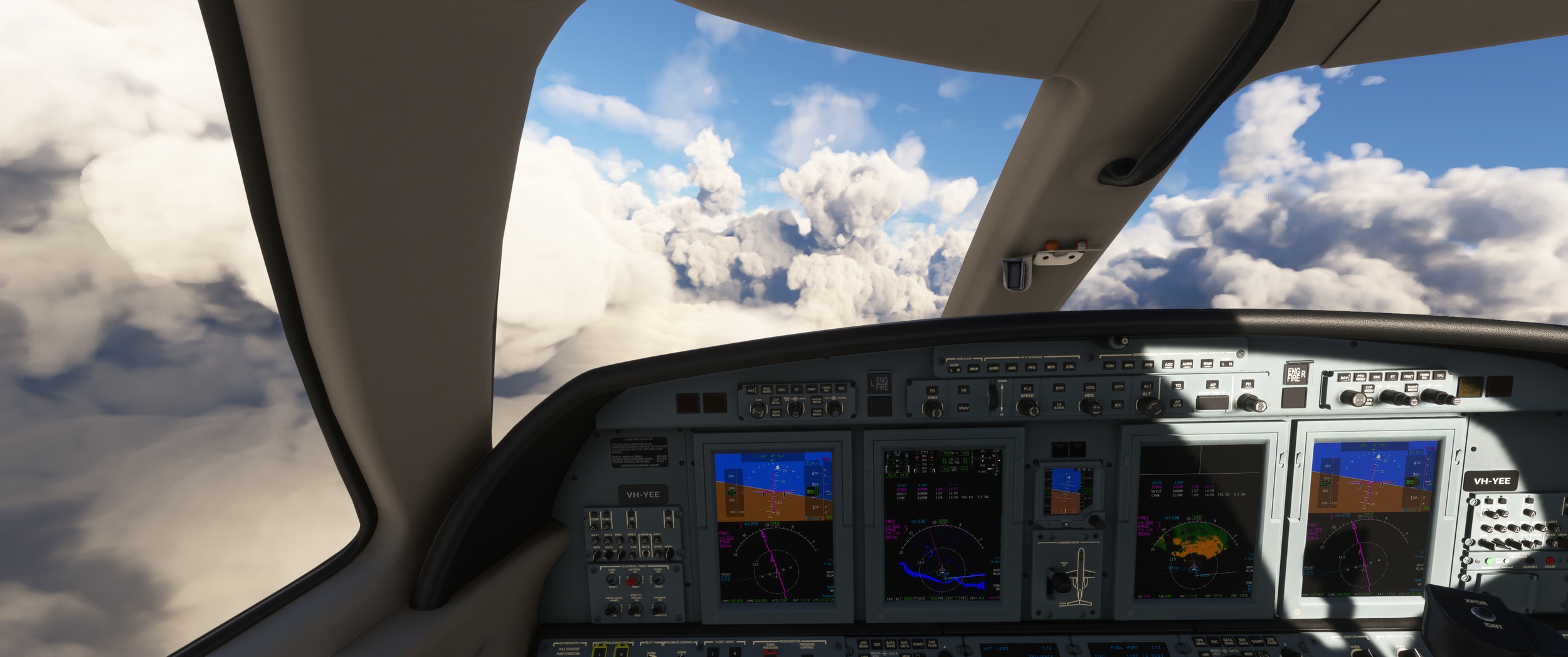Engage the B/C back course button
Screen dimensions: 1568x657
click(x=1118, y=405)
